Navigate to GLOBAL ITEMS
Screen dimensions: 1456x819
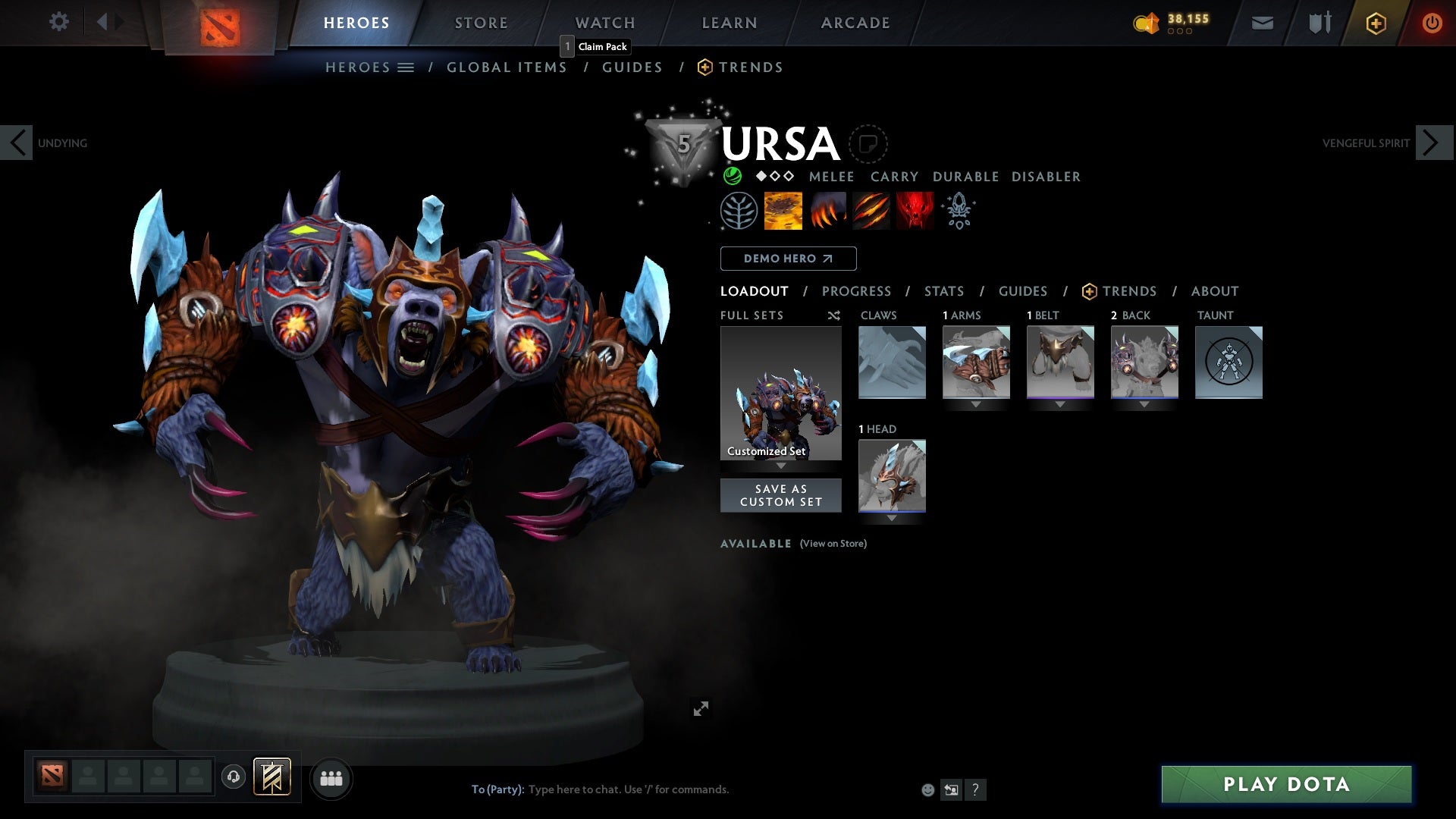point(507,67)
